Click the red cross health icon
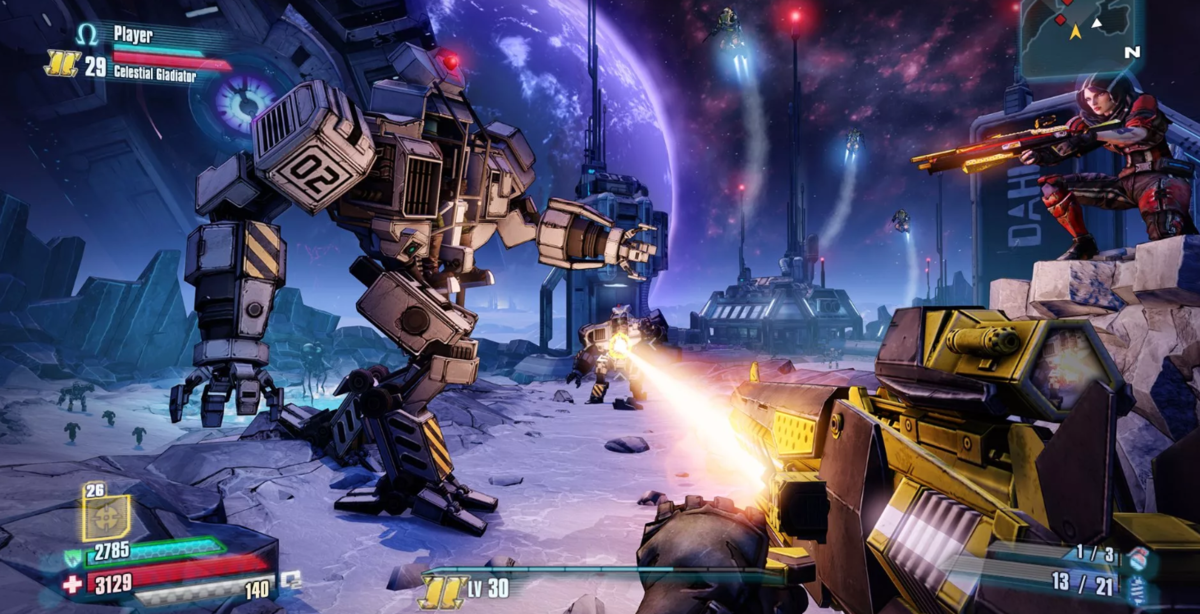The image size is (1200, 614). pyautogui.click(x=72, y=584)
